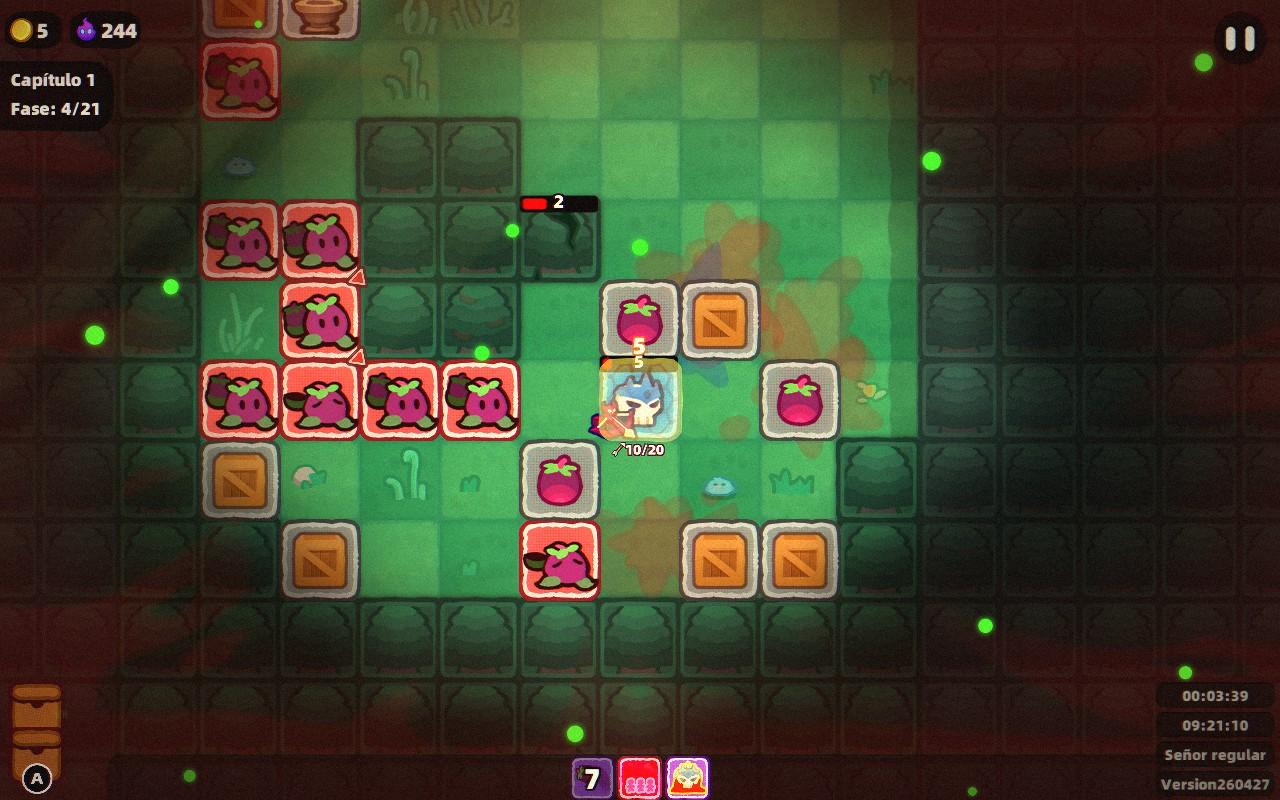Viewport: 1280px width, 800px height.
Task: Activate the red three-figures ability icon
Action: pyautogui.click(x=639, y=778)
